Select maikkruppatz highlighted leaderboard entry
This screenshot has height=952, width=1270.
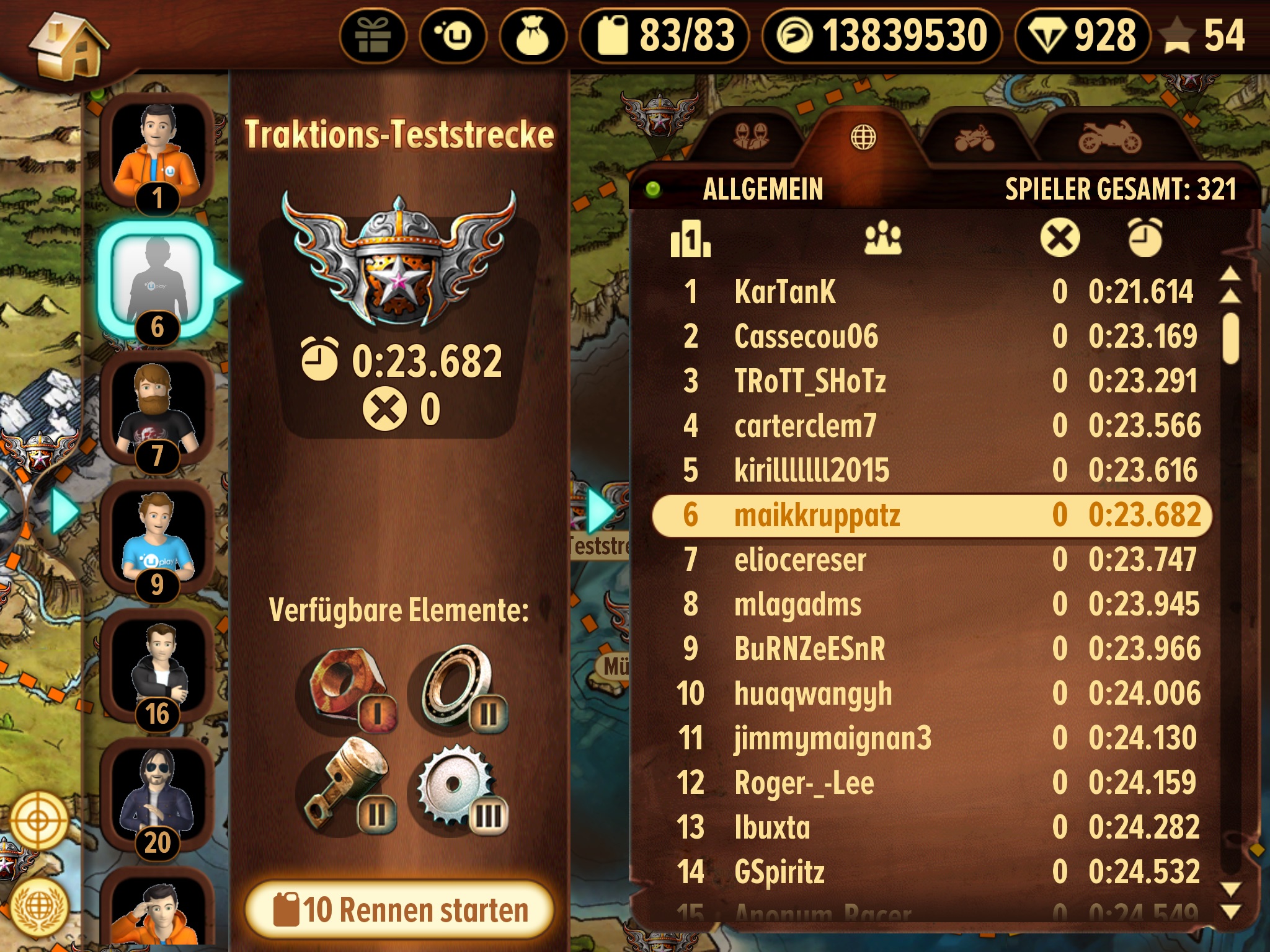pyautogui.click(x=930, y=515)
